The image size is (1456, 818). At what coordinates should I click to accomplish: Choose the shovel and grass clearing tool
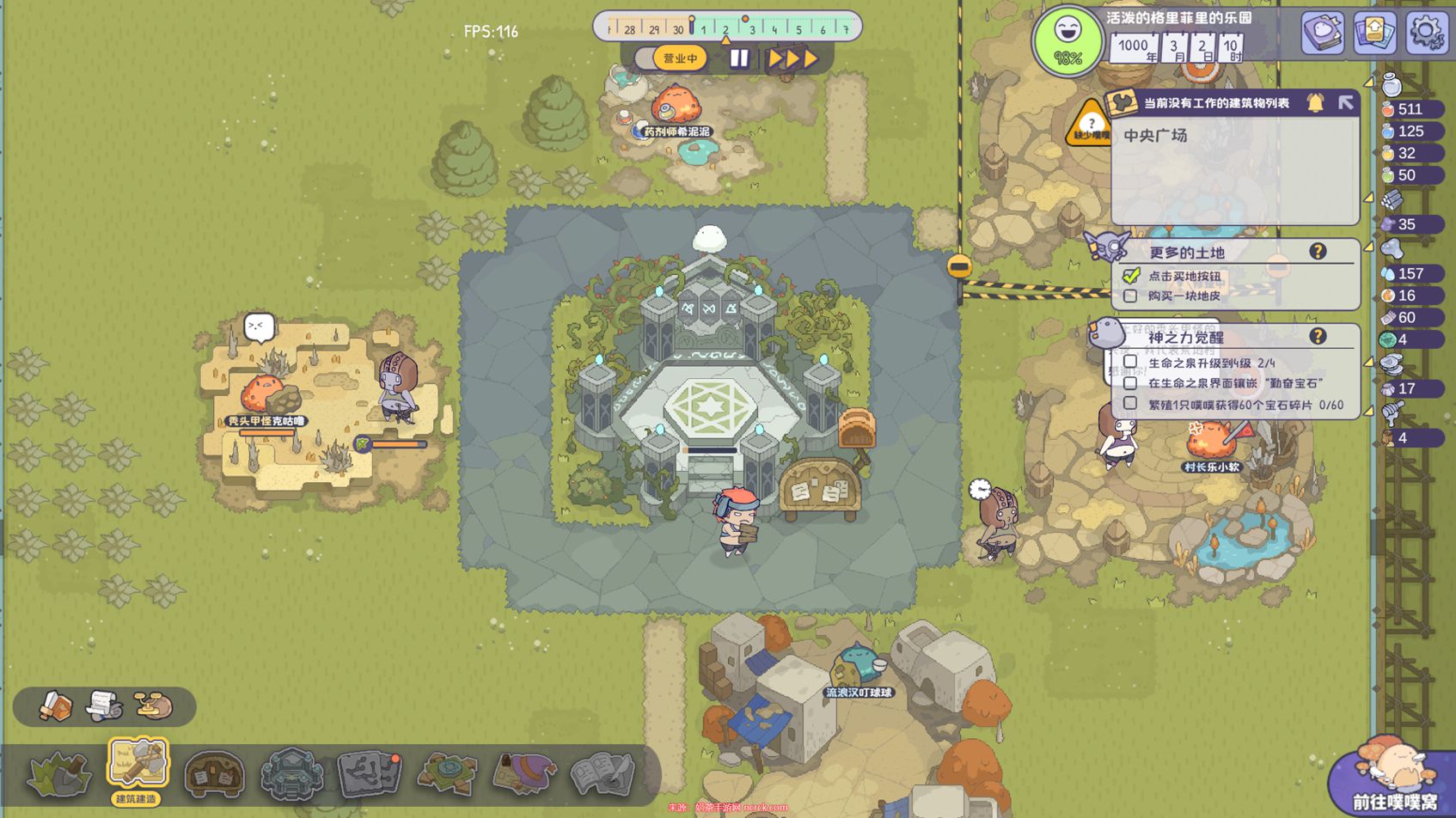point(58,772)
